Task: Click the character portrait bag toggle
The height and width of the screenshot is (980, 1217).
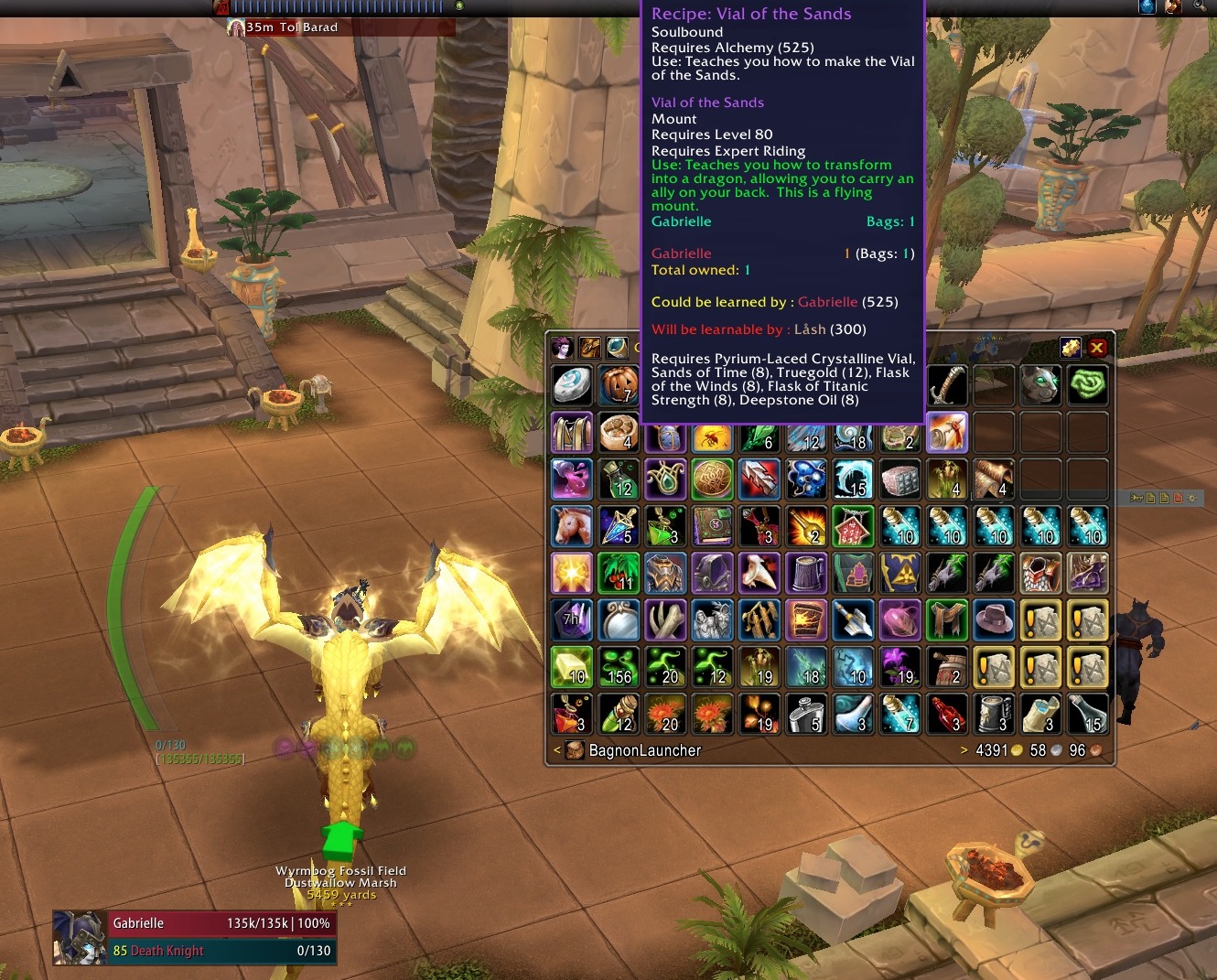Action: point(563,348)
